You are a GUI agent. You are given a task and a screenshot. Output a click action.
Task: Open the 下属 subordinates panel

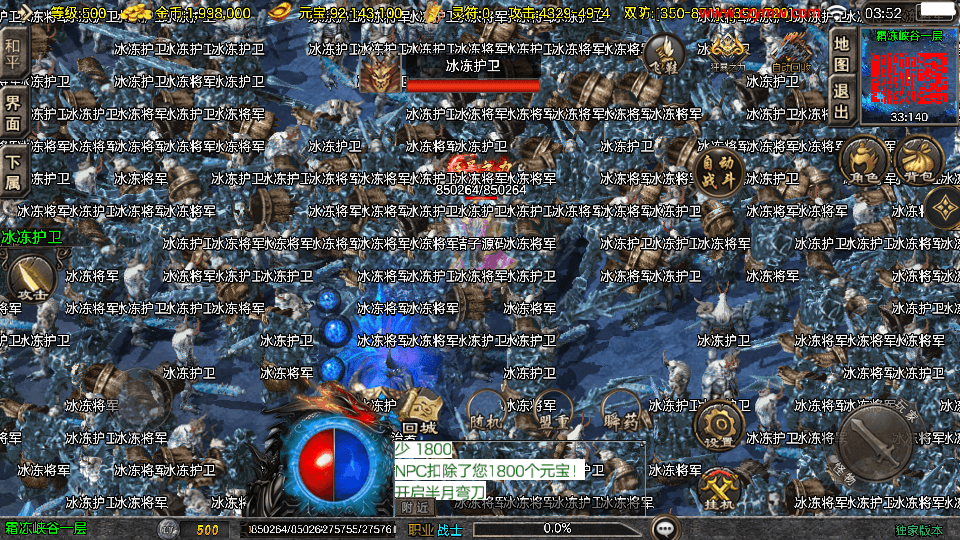click(12, 171)
